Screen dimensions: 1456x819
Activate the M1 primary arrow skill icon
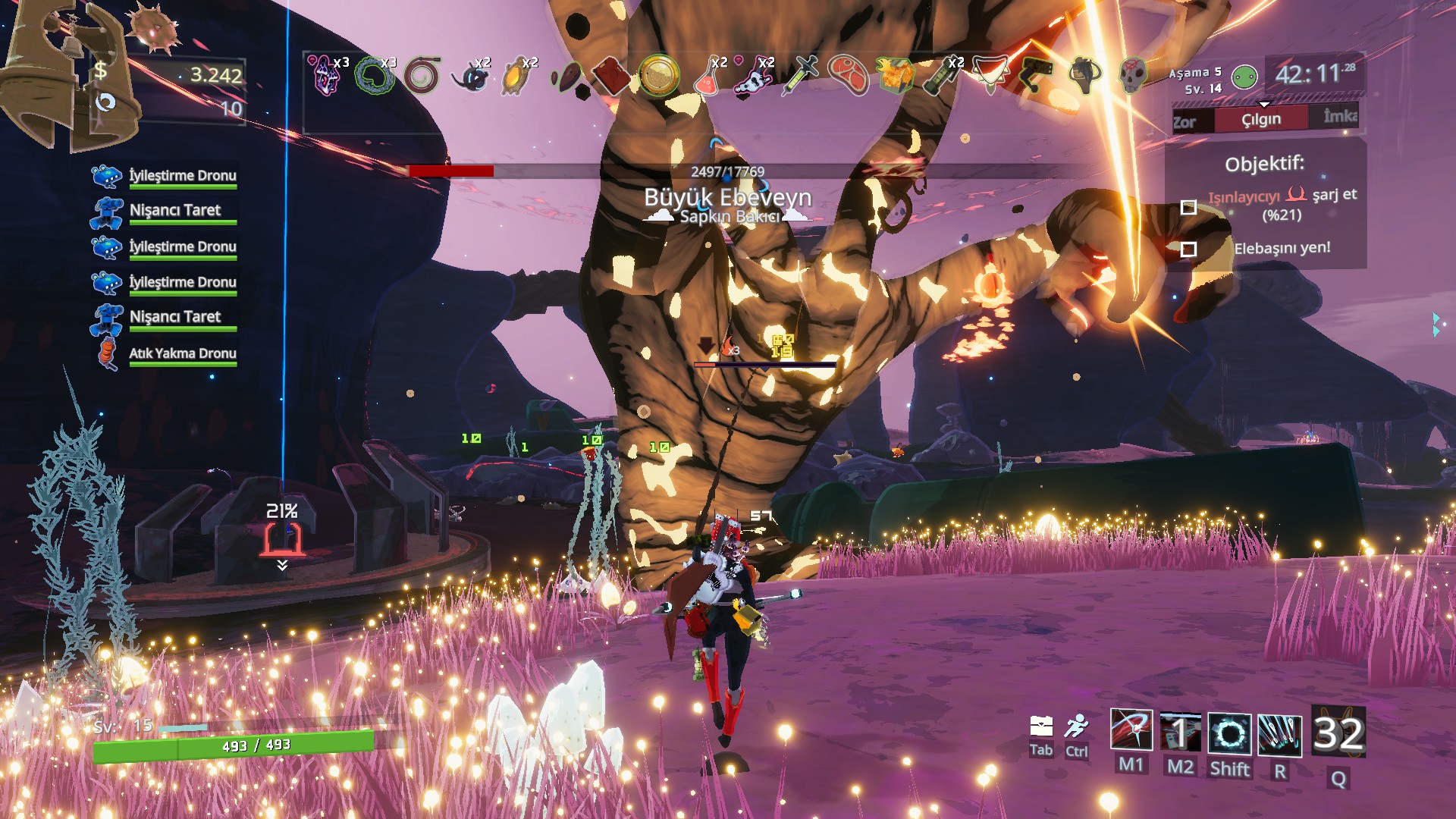pos(1131,732)
